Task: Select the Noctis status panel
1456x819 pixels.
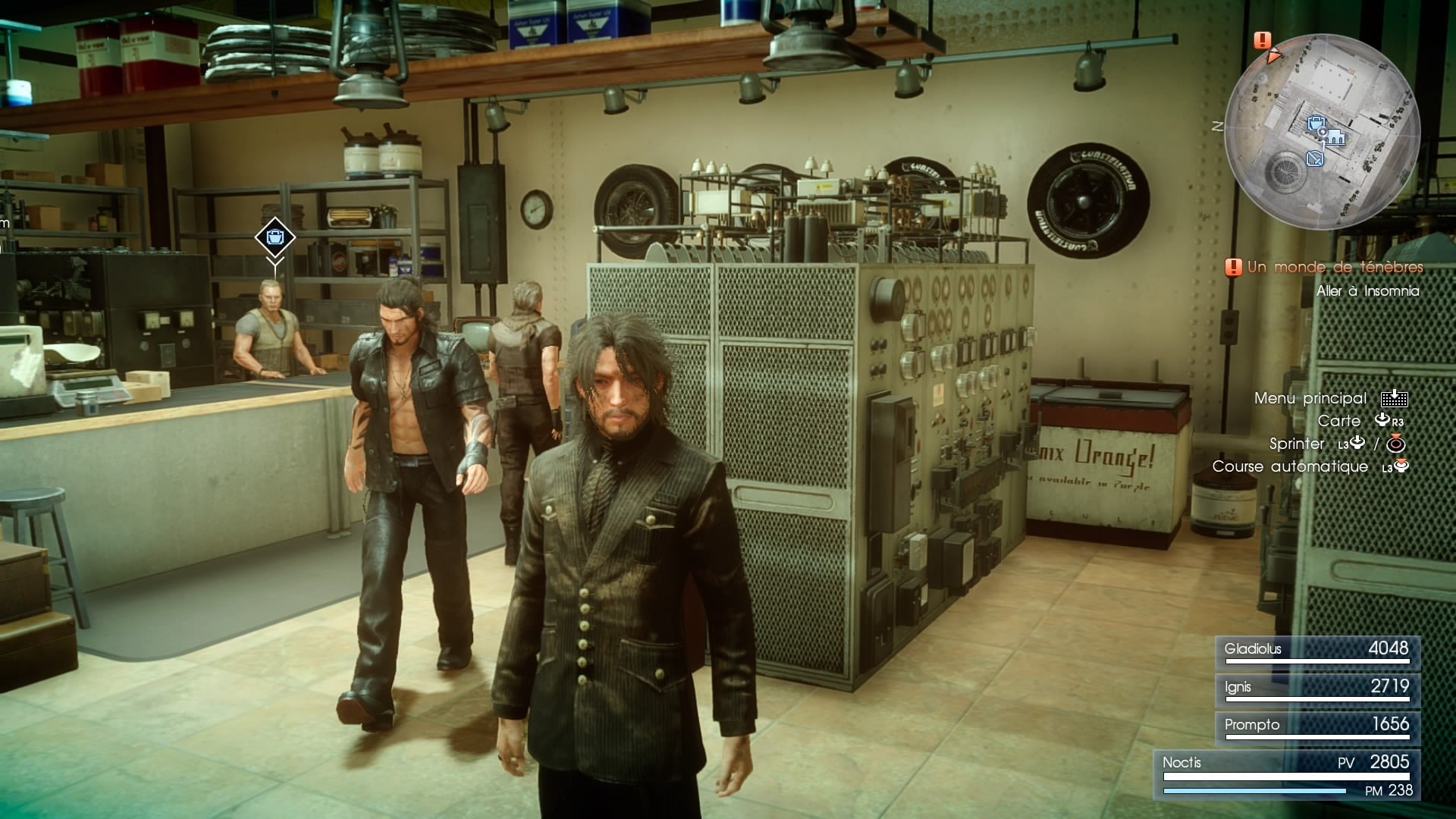Action: [1286, 775]
